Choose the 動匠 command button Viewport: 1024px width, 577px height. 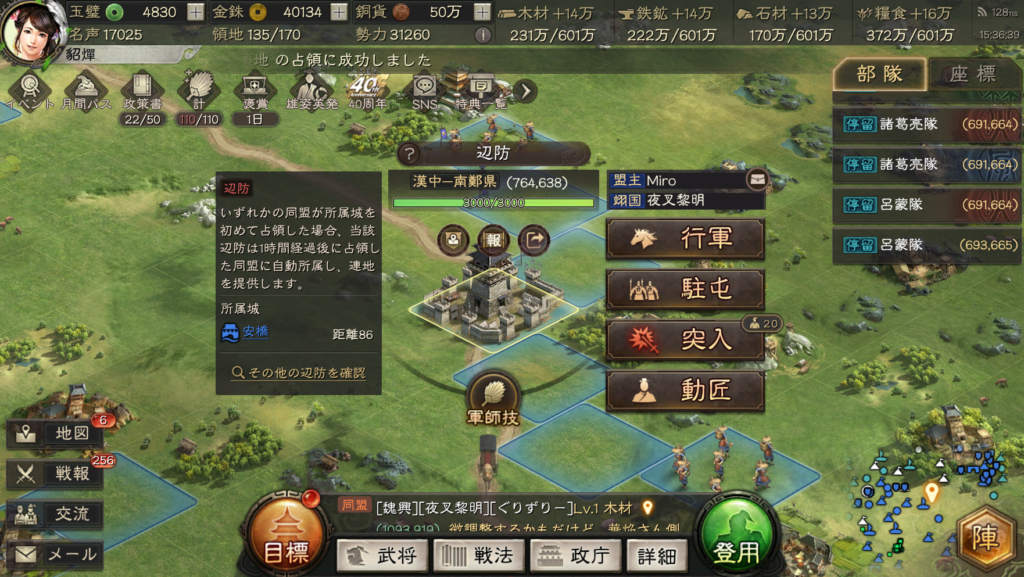(685, 391)
